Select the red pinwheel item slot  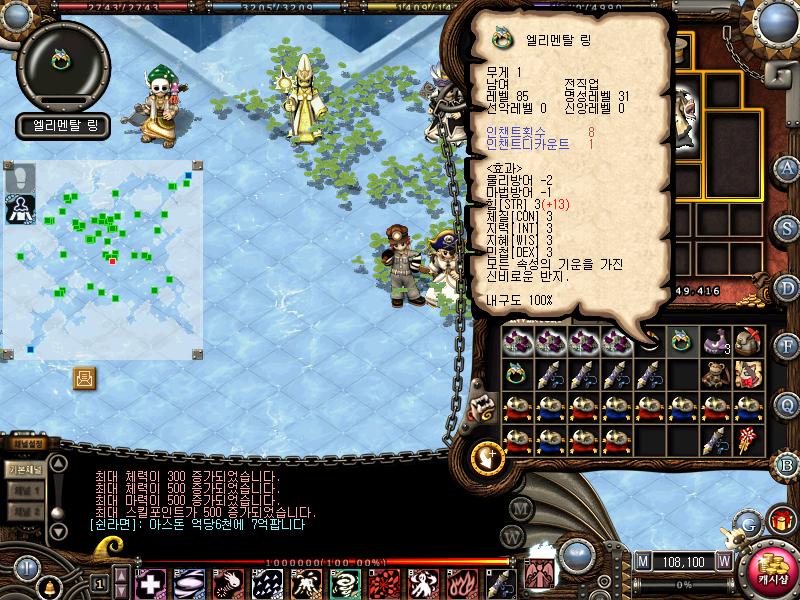[x=749, y=439]
